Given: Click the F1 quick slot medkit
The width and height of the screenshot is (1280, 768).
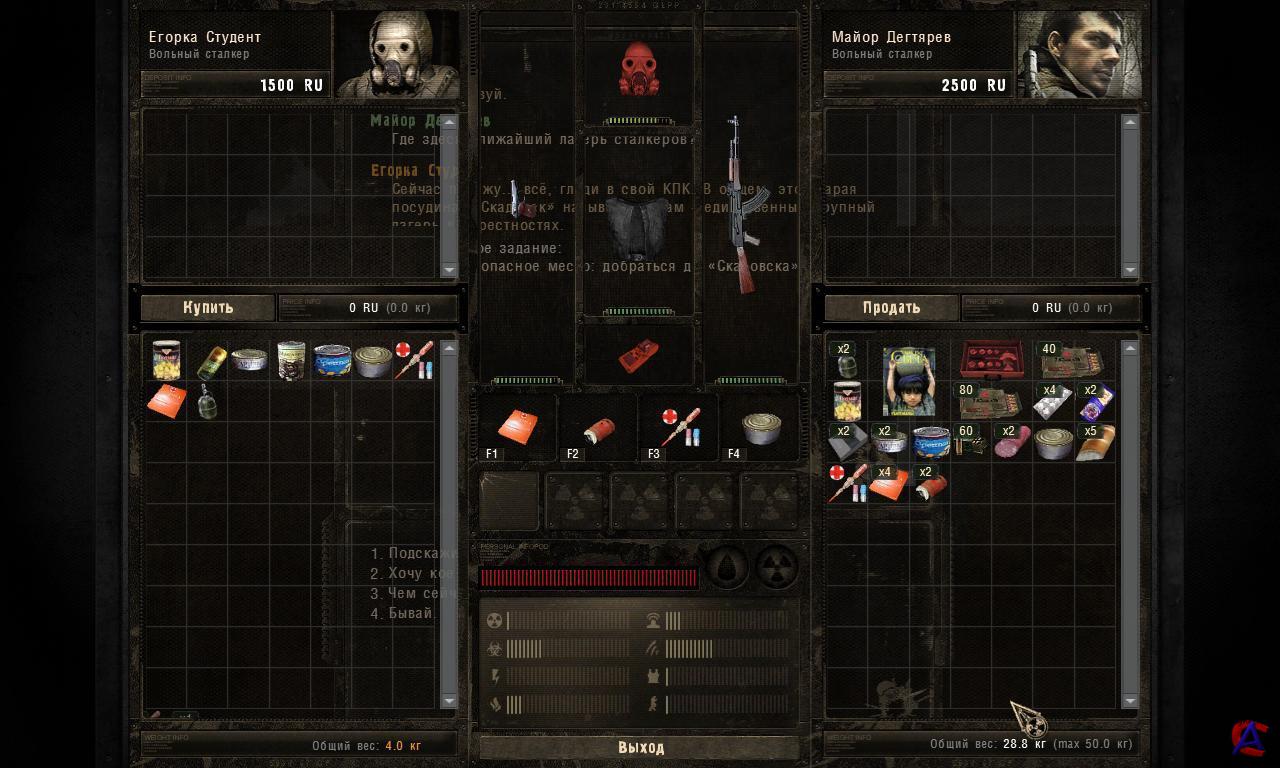Looking at the screenshot, I should 517,427.
